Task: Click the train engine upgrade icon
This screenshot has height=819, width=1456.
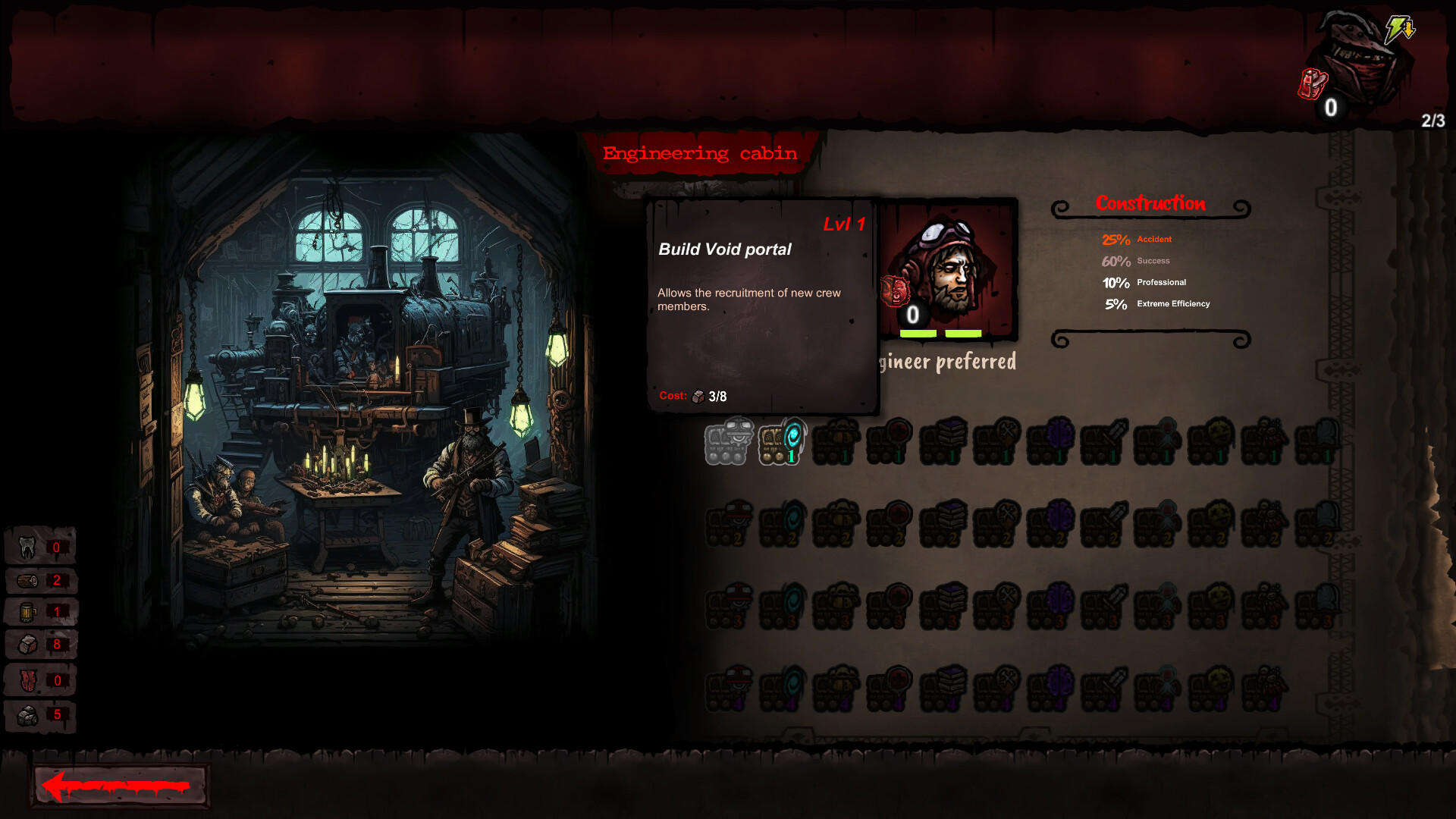Action: click(726, 442)
